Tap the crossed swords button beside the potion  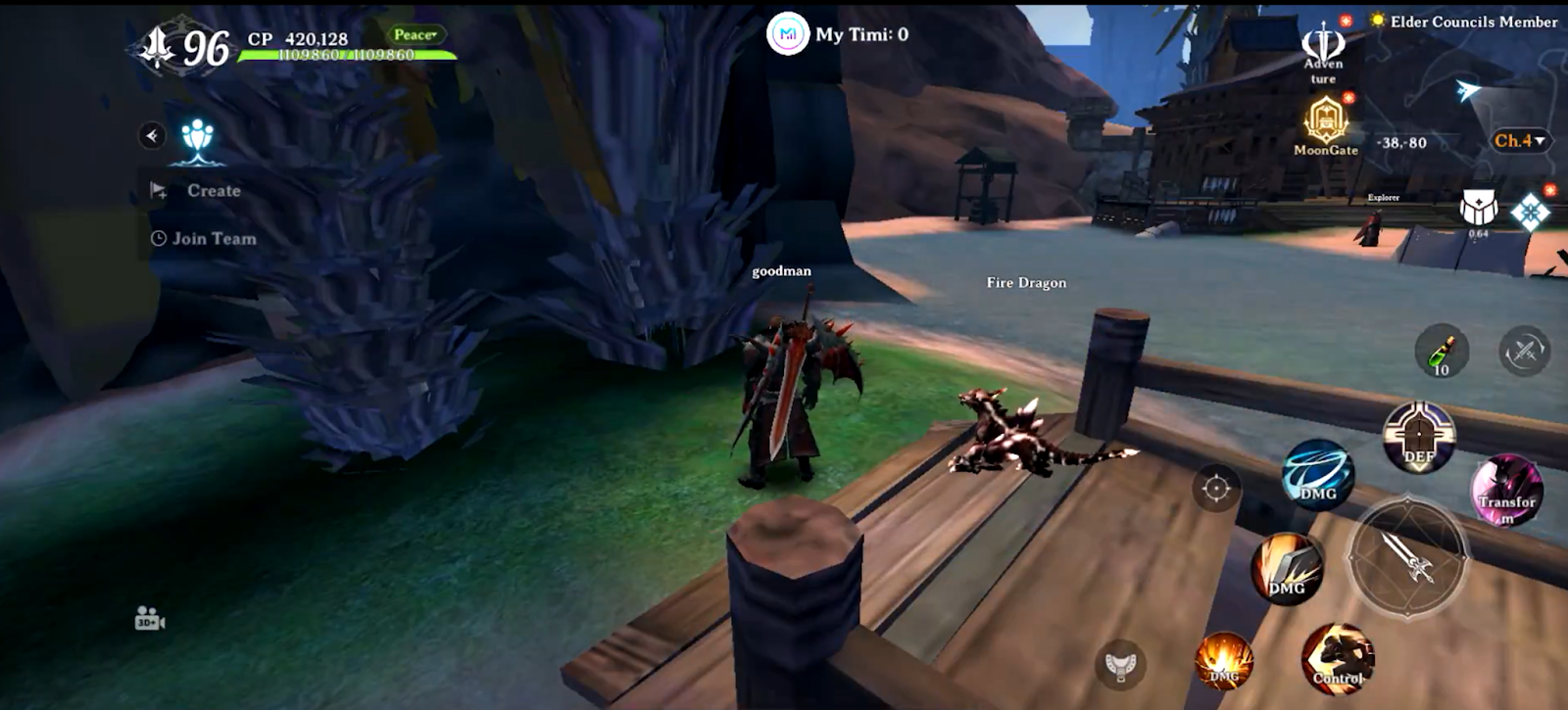(x=1524, y=351)
